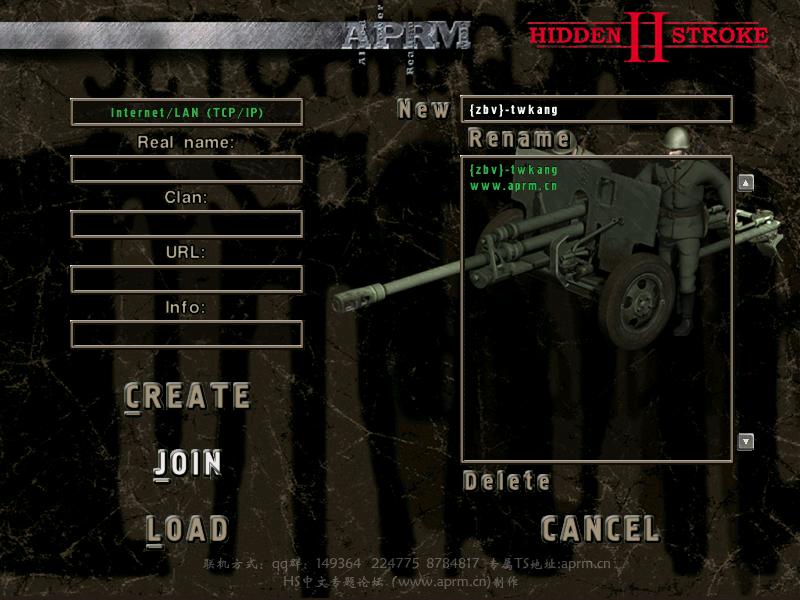
Task: Click the player list scroll-up arrow
Action: coord(745,183)
